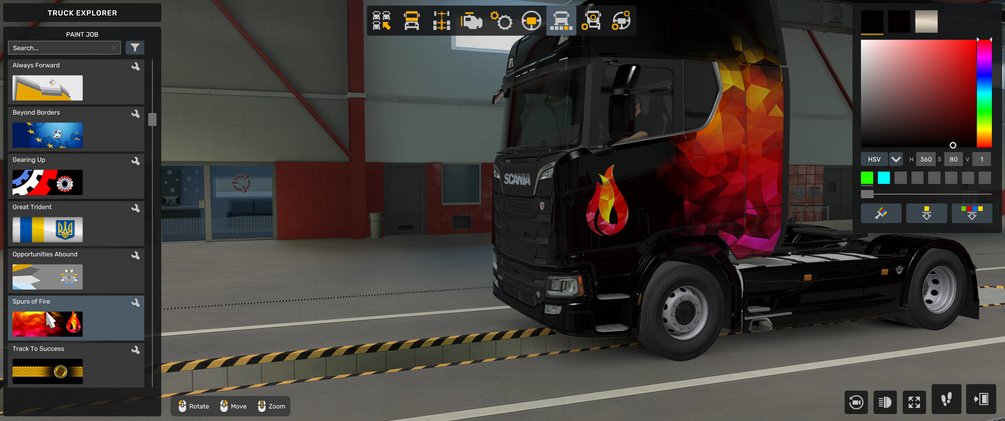Pick the cyan saved color swatch
The width and height of the screenshot is (1005, 421).
884,178
